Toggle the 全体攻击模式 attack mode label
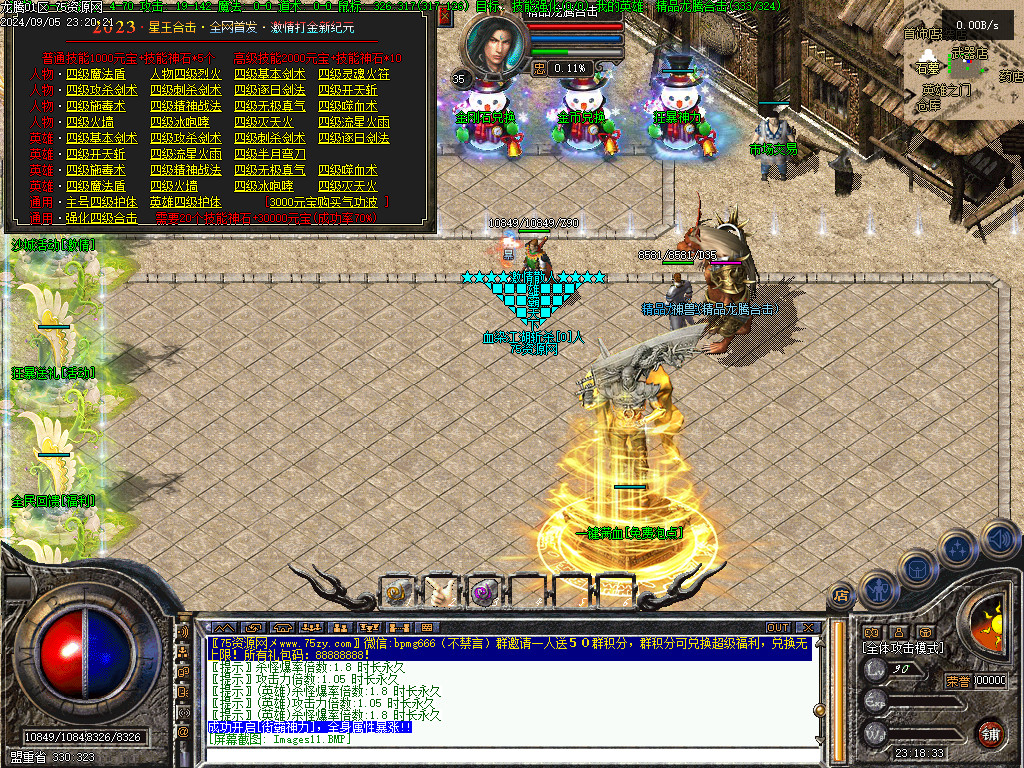 [903, 648]
